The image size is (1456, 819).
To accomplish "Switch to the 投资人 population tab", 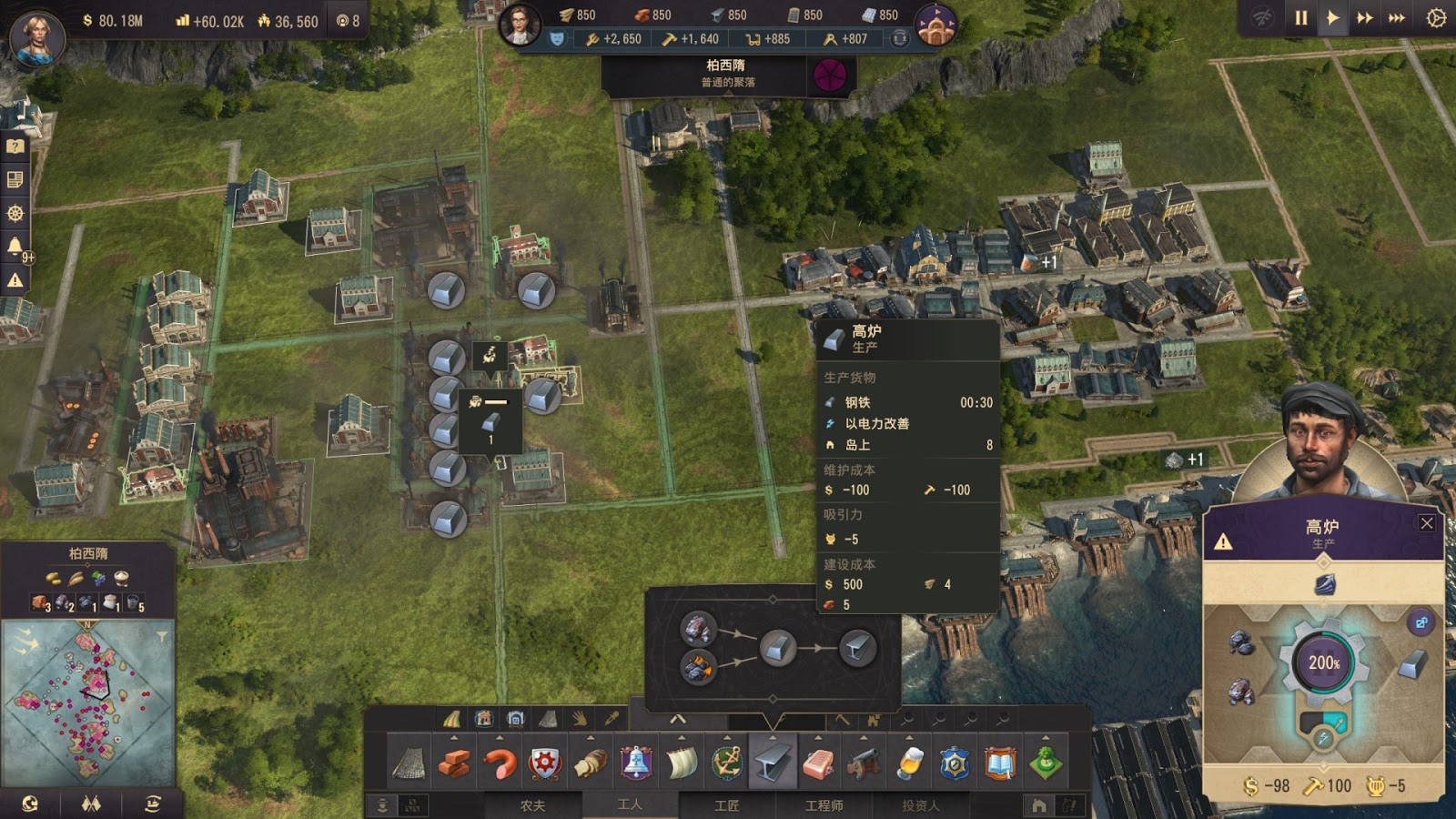I will [920, 805].
